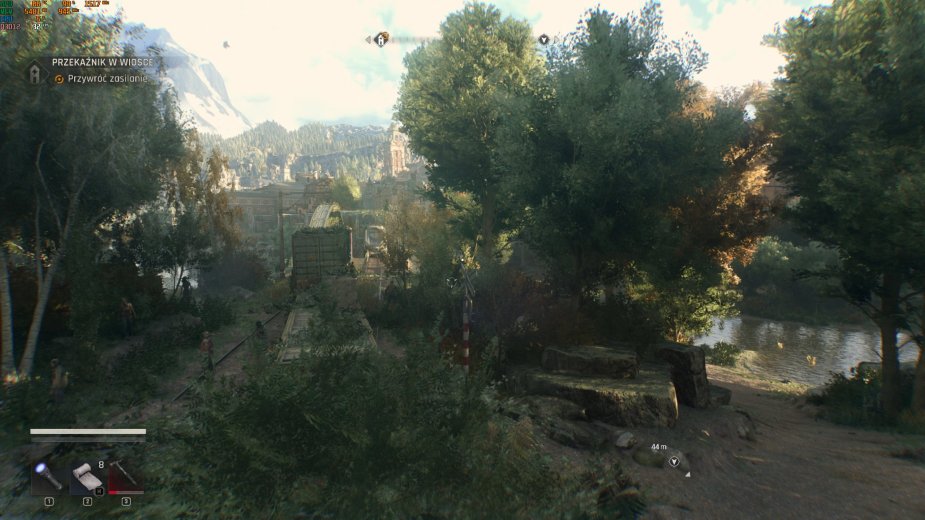Screen dimensions: 925x520
Task: Click the 44 m waypoint marker
Action: tap(674, 461)
